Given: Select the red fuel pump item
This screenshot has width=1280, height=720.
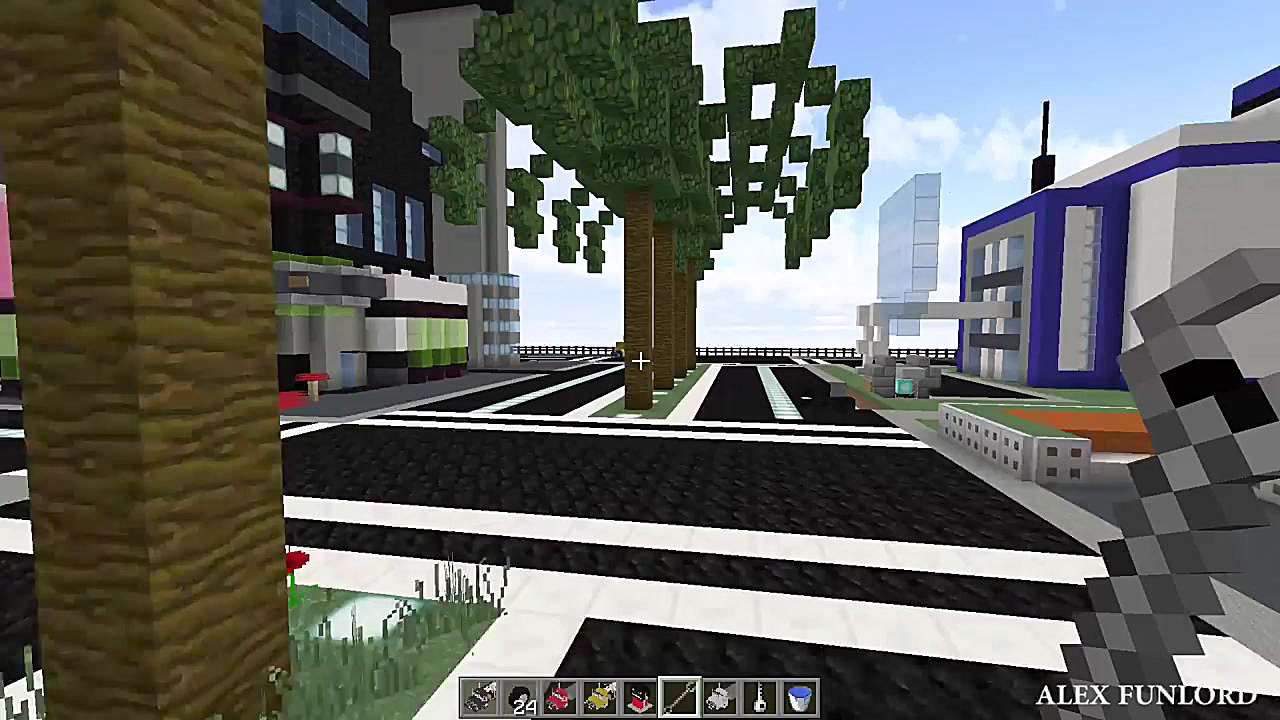Looking at the screenshot, I should [x=638, y=698].
